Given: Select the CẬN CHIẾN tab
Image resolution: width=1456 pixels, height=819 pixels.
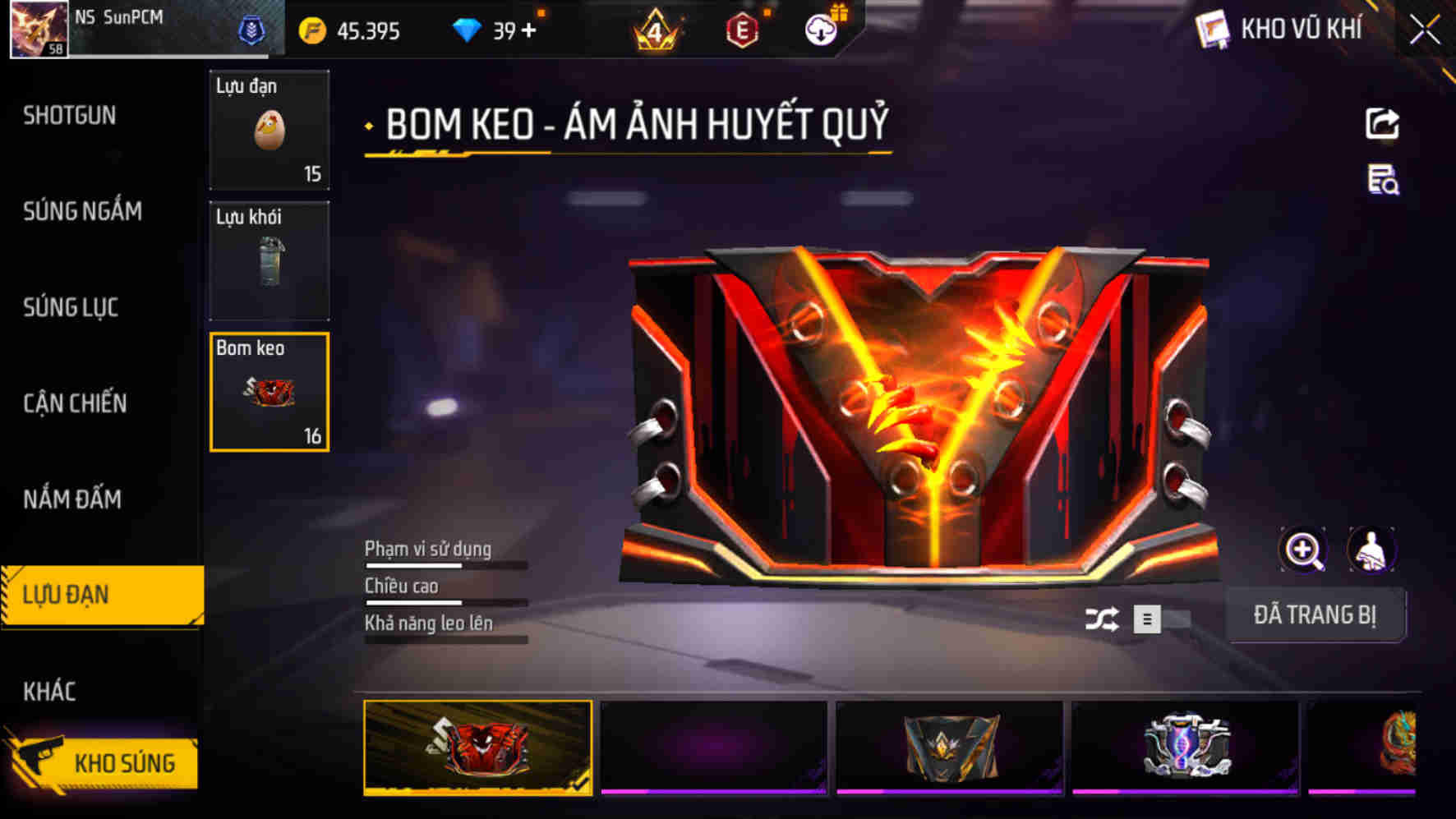Looking at the screenshot, I should (74, 404).
